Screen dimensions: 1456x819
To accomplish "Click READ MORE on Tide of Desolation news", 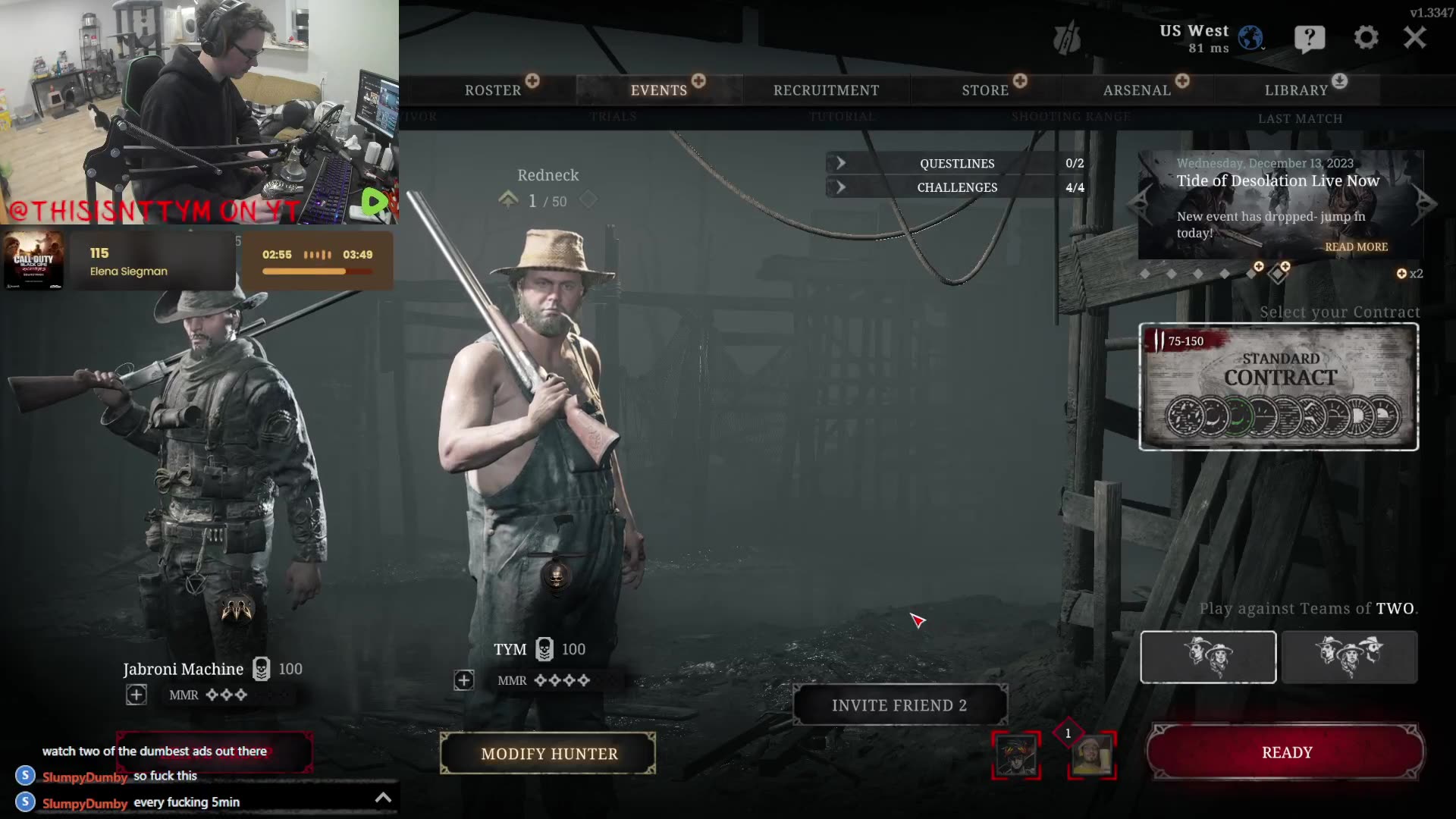I will click(1356, 246).
